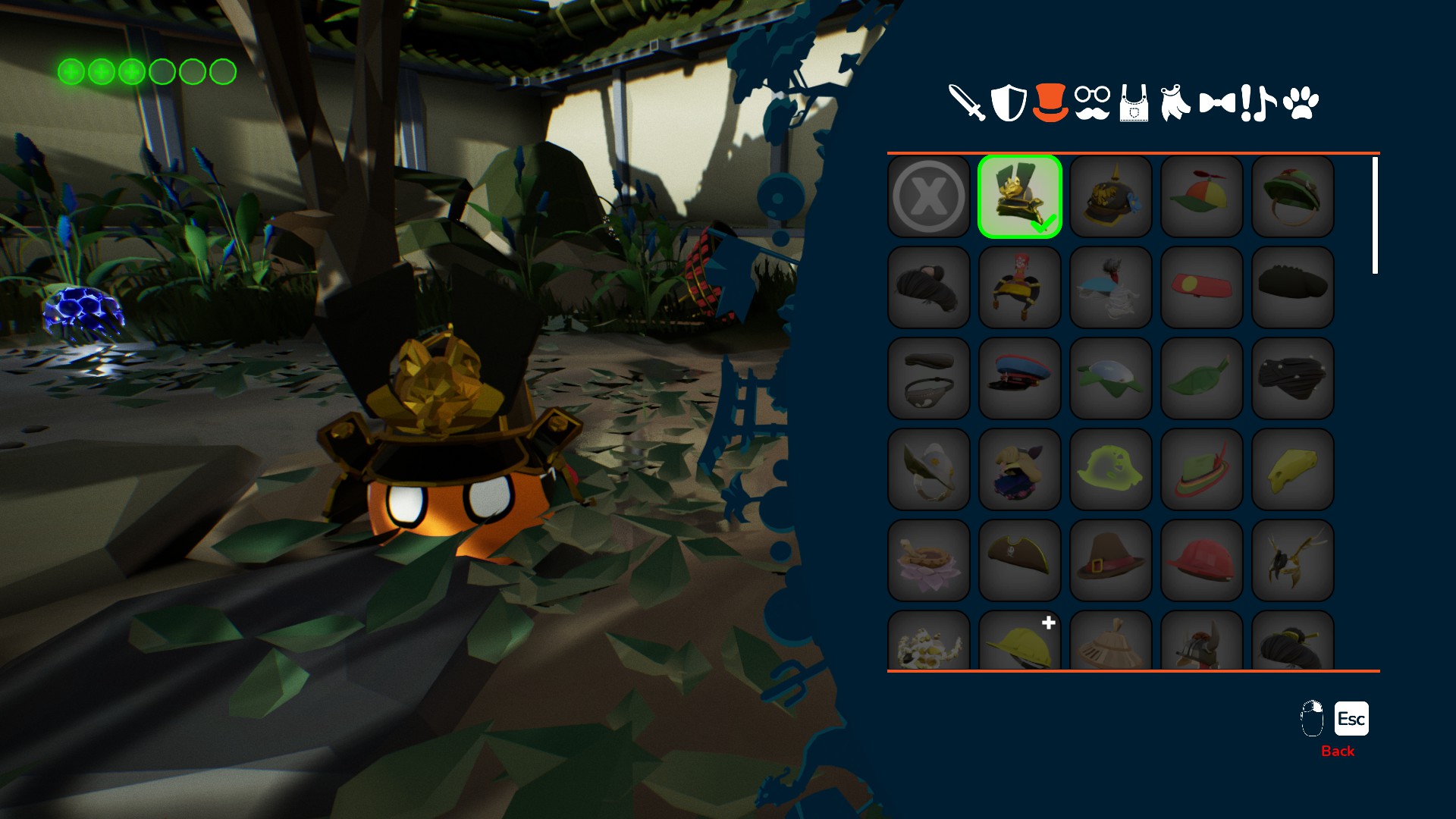Switch to the cape tab
1456x819 pixels.
pyautogui.click(x=1175, y=102)
